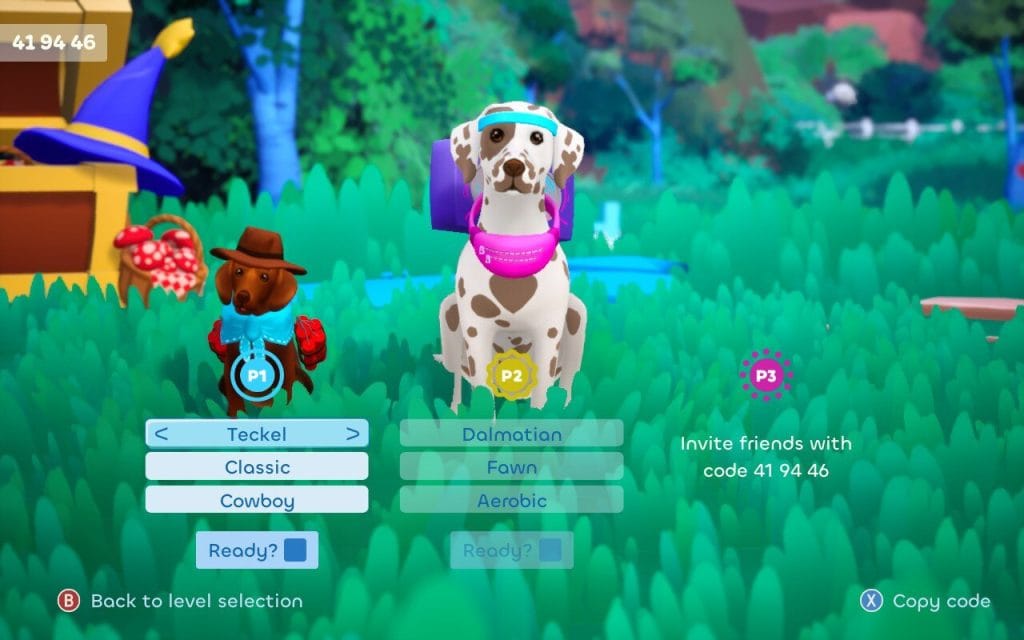Choose the Fawn coat option
Screen dimensions: 1024x640
511,467
